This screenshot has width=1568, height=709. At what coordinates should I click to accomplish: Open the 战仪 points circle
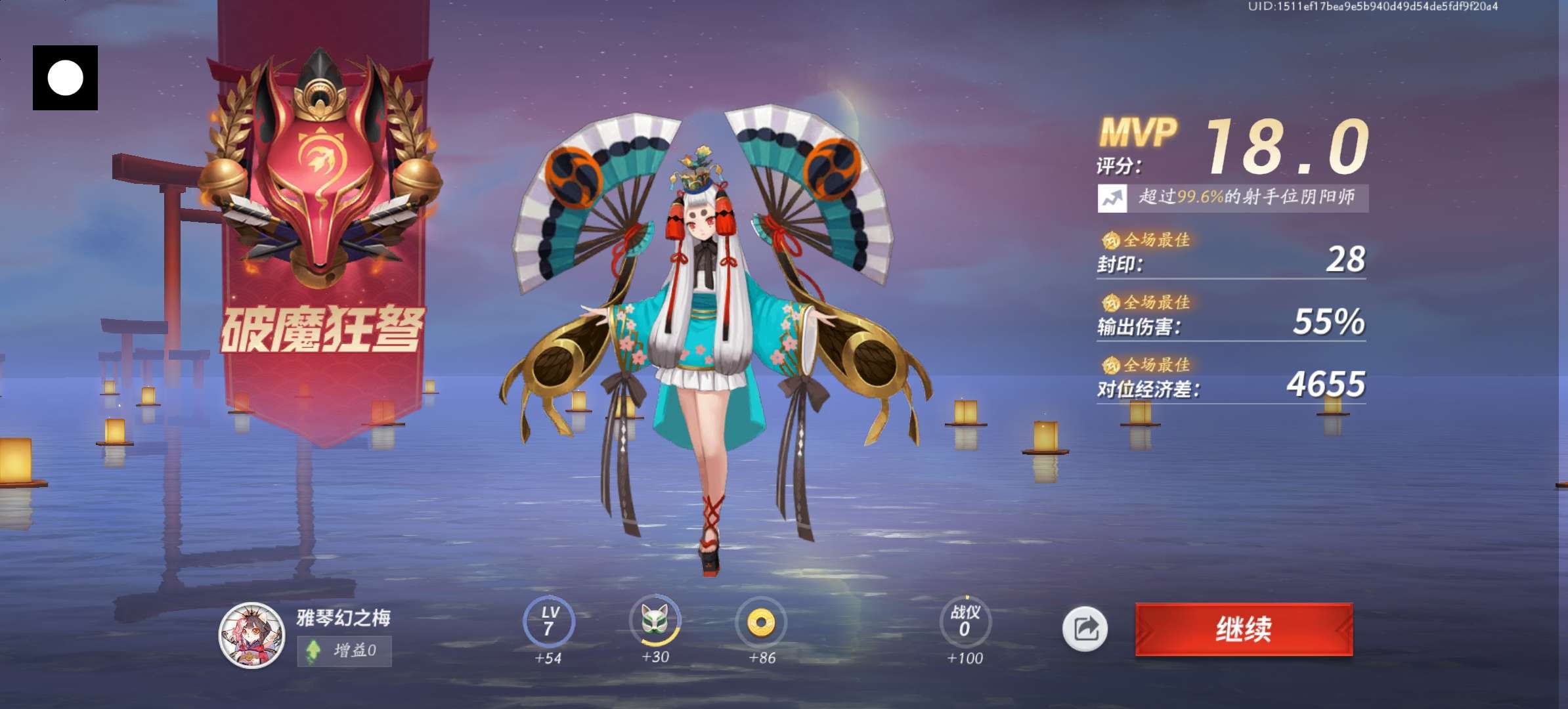coord(964,621)
